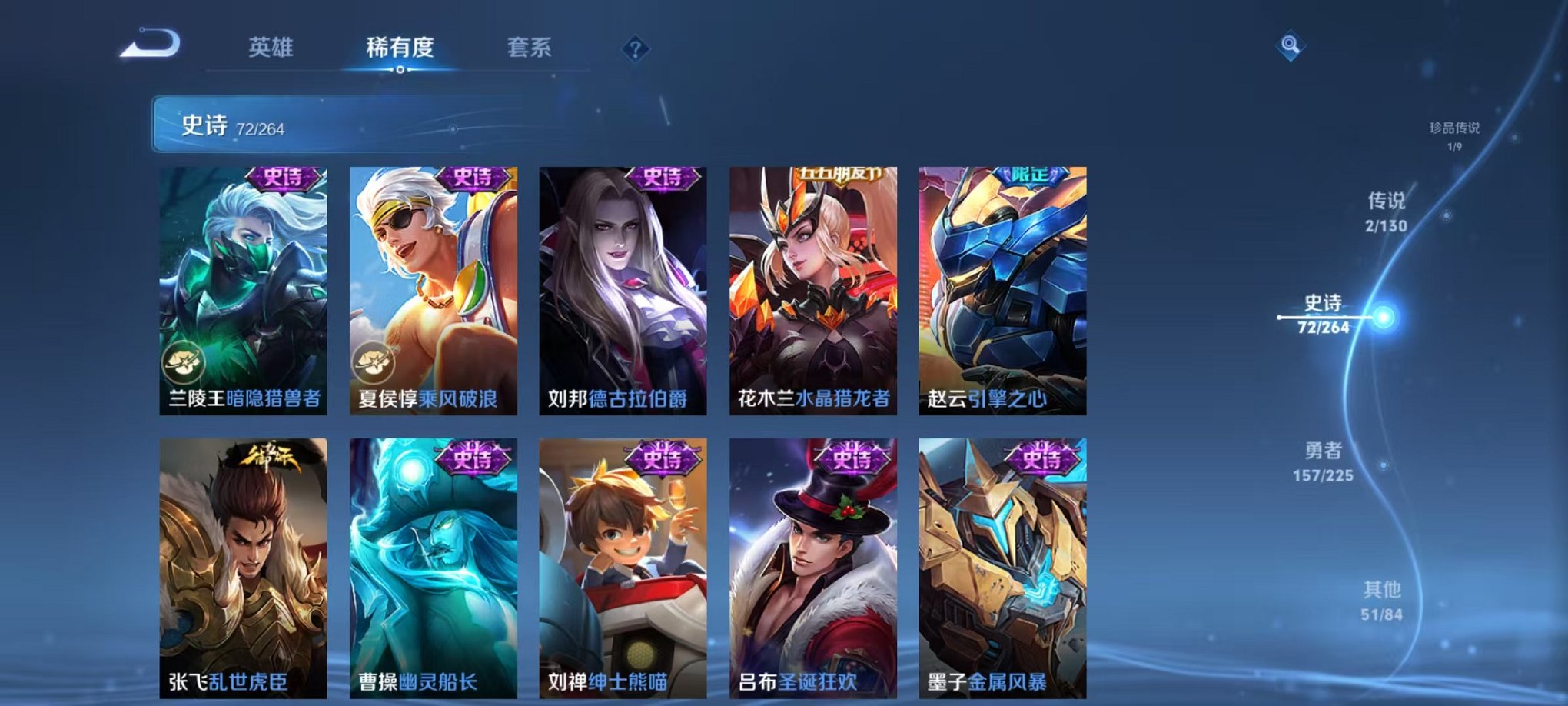This screenshot has width=1568, height=706.
Task: Click the 限定 badge on 赵云's skin
Action: tap(1033, 178)
